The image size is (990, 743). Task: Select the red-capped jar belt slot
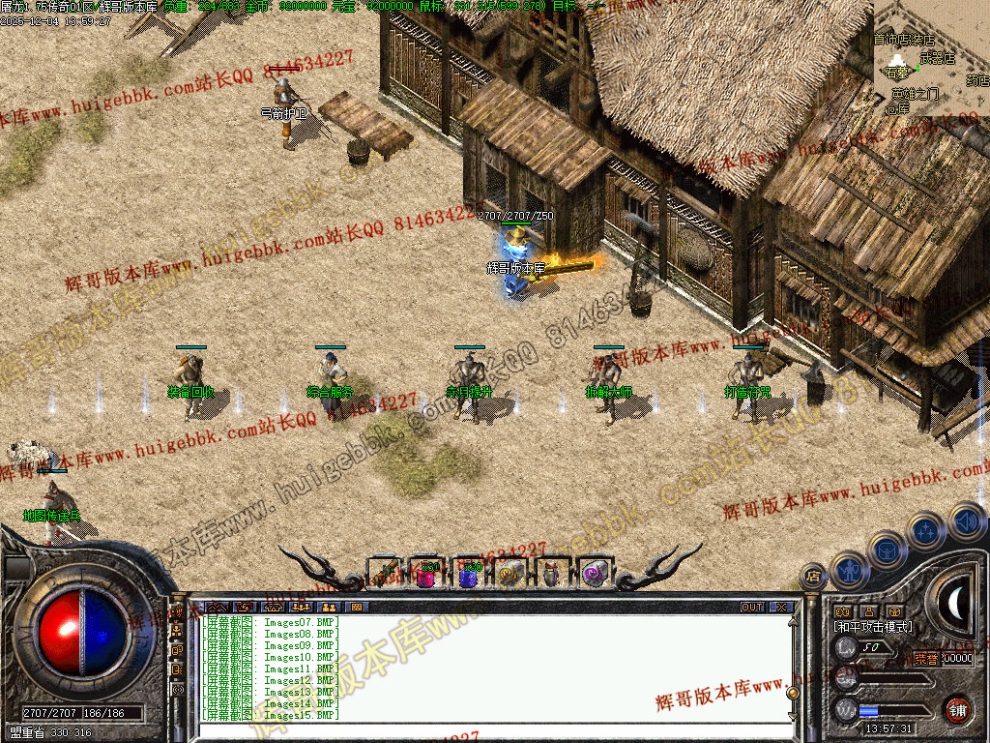553,573
